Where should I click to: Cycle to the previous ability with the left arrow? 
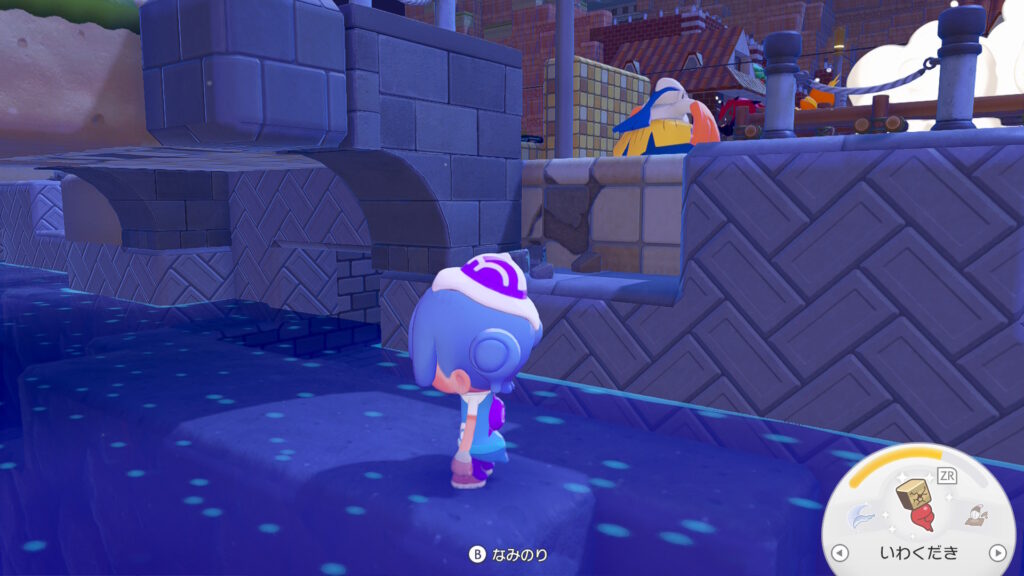(840, 553)
